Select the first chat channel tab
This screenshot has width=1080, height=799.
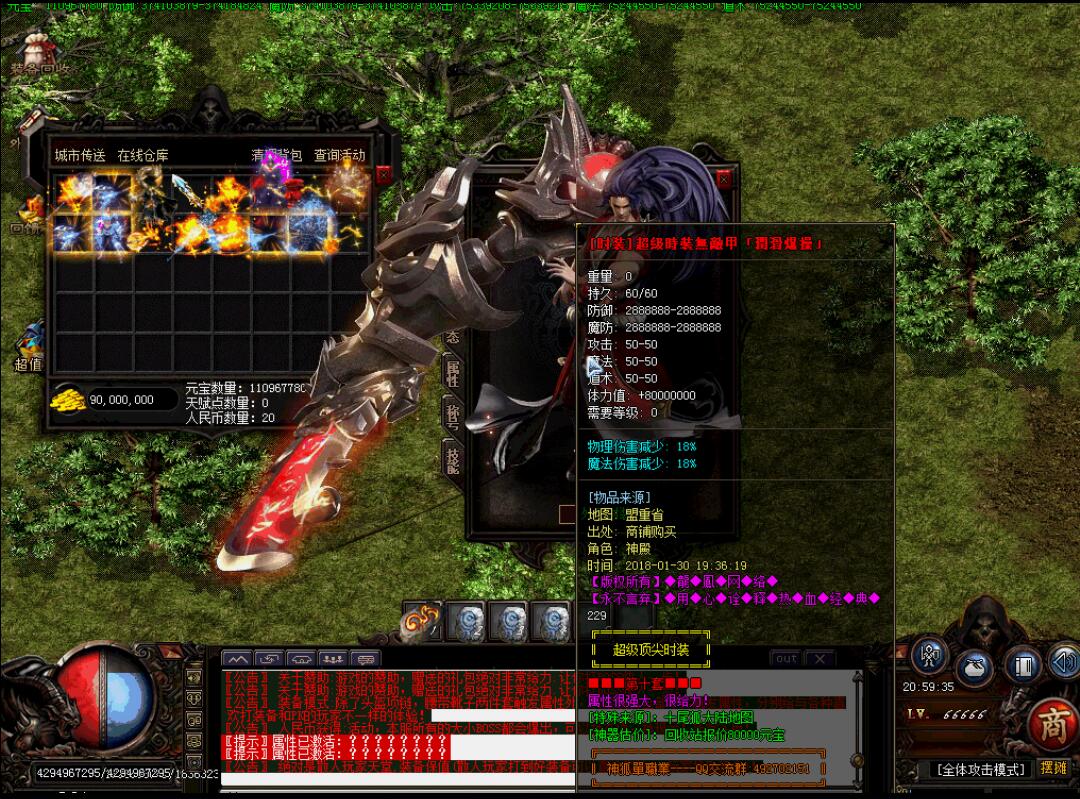(x=237, y=659)
